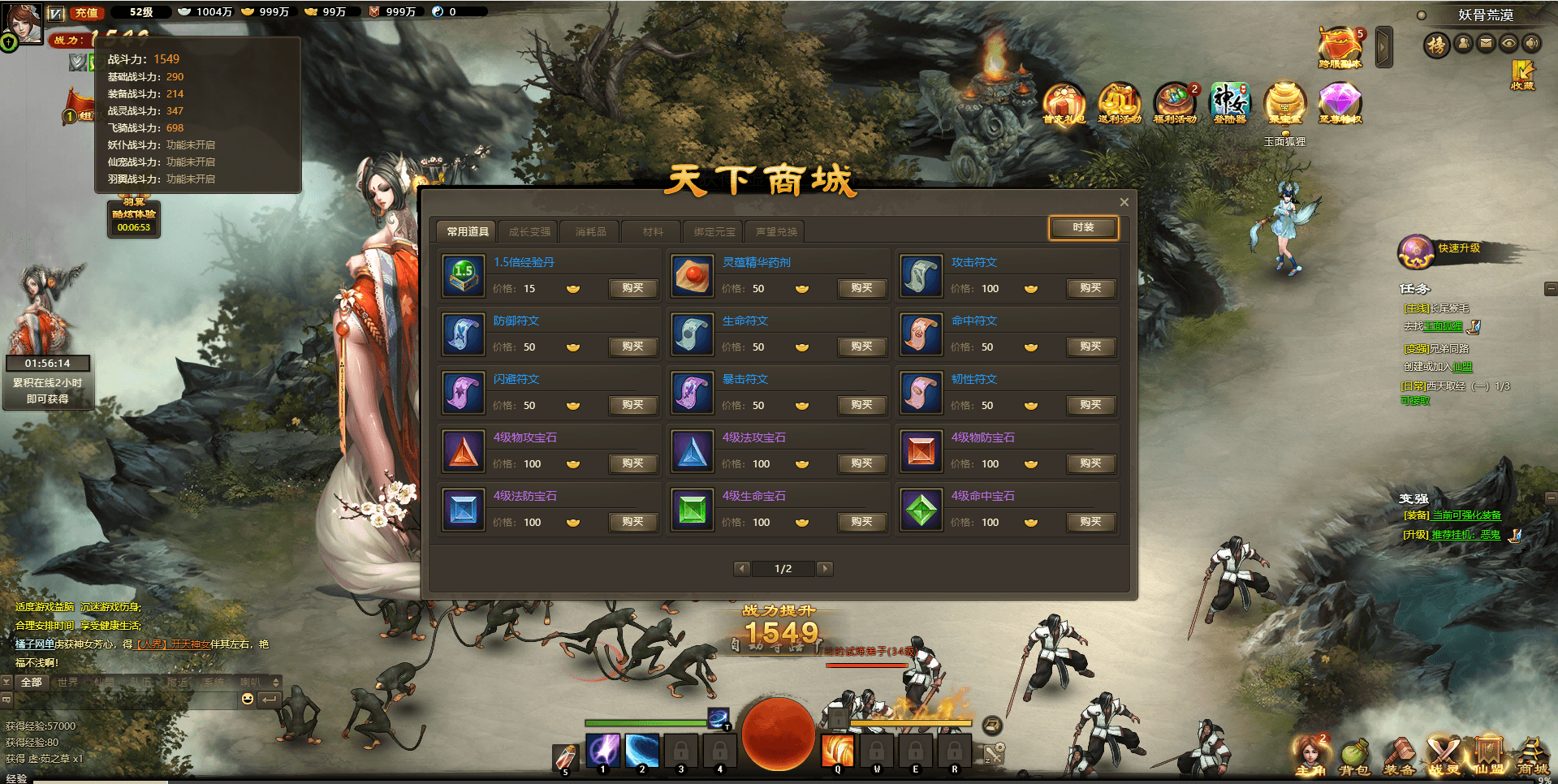1558x784 pixels.
Task: Switch to the 消耗品 shop tab
Action: tap(589, 231)
